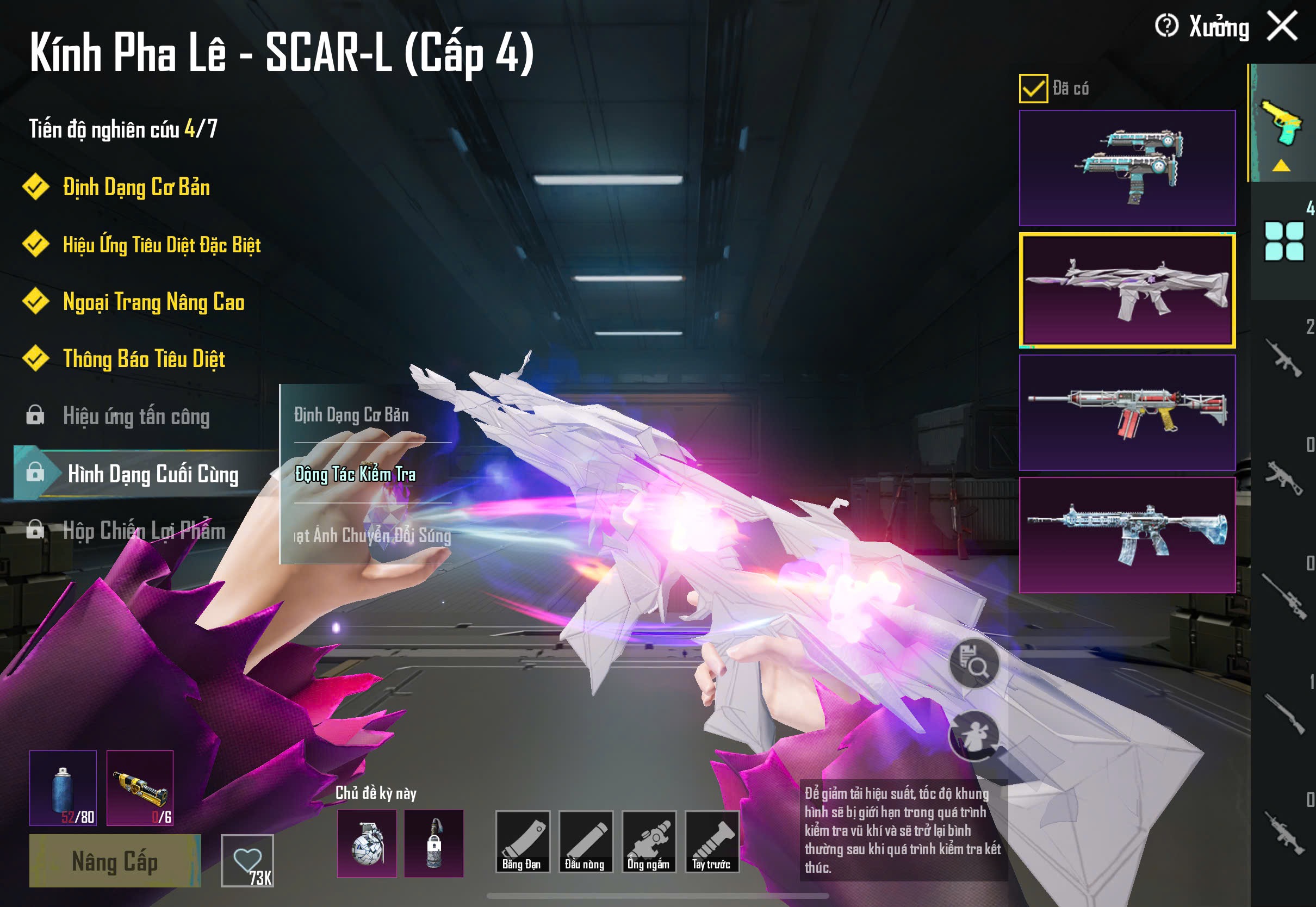Open the Băng Đạn attachment slot

522,842
